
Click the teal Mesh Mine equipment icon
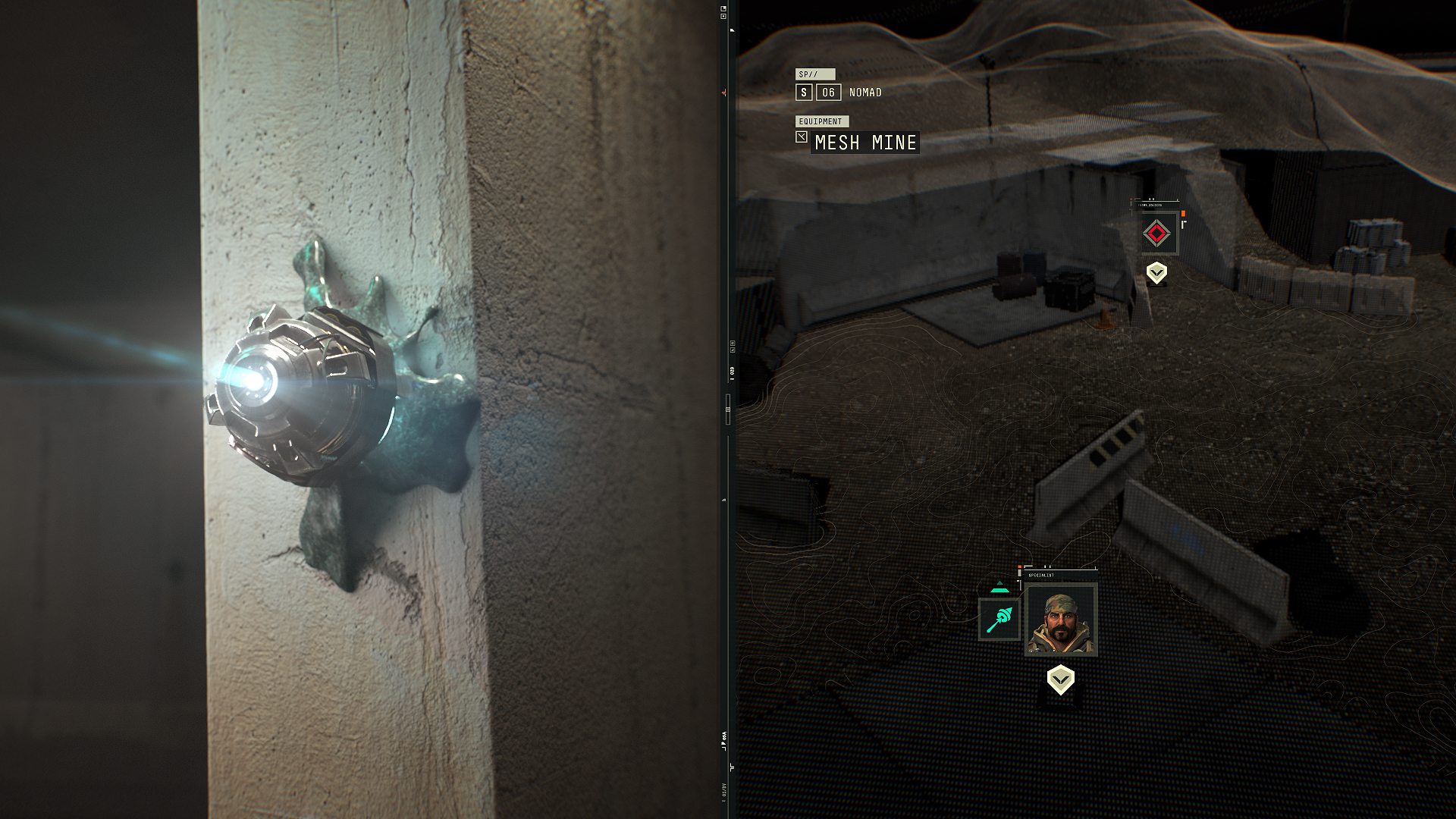(x=999, y=619)
